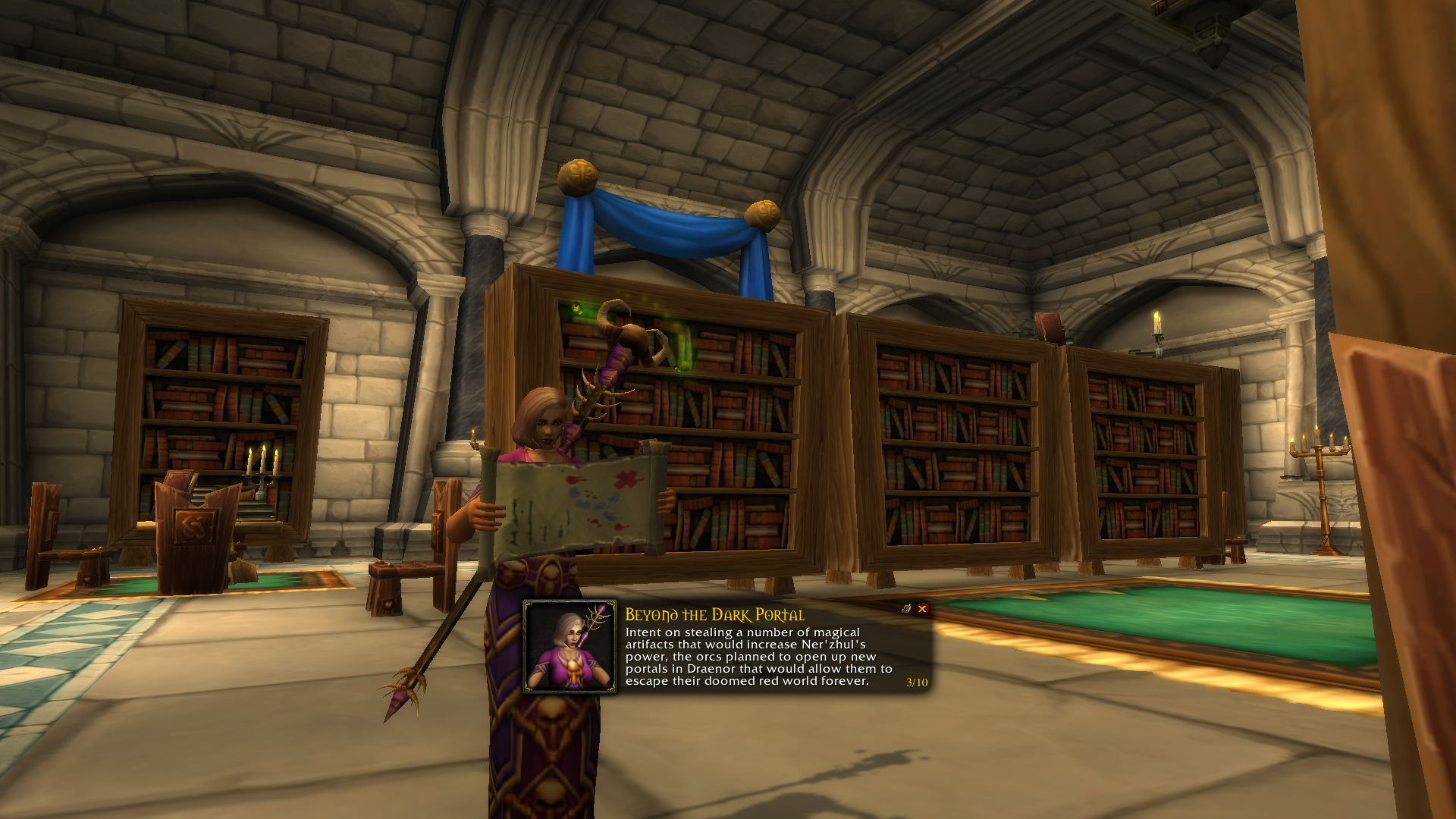Close the Beyond the Dark Portal panel

pyautogui.click(x=922, y=609)
